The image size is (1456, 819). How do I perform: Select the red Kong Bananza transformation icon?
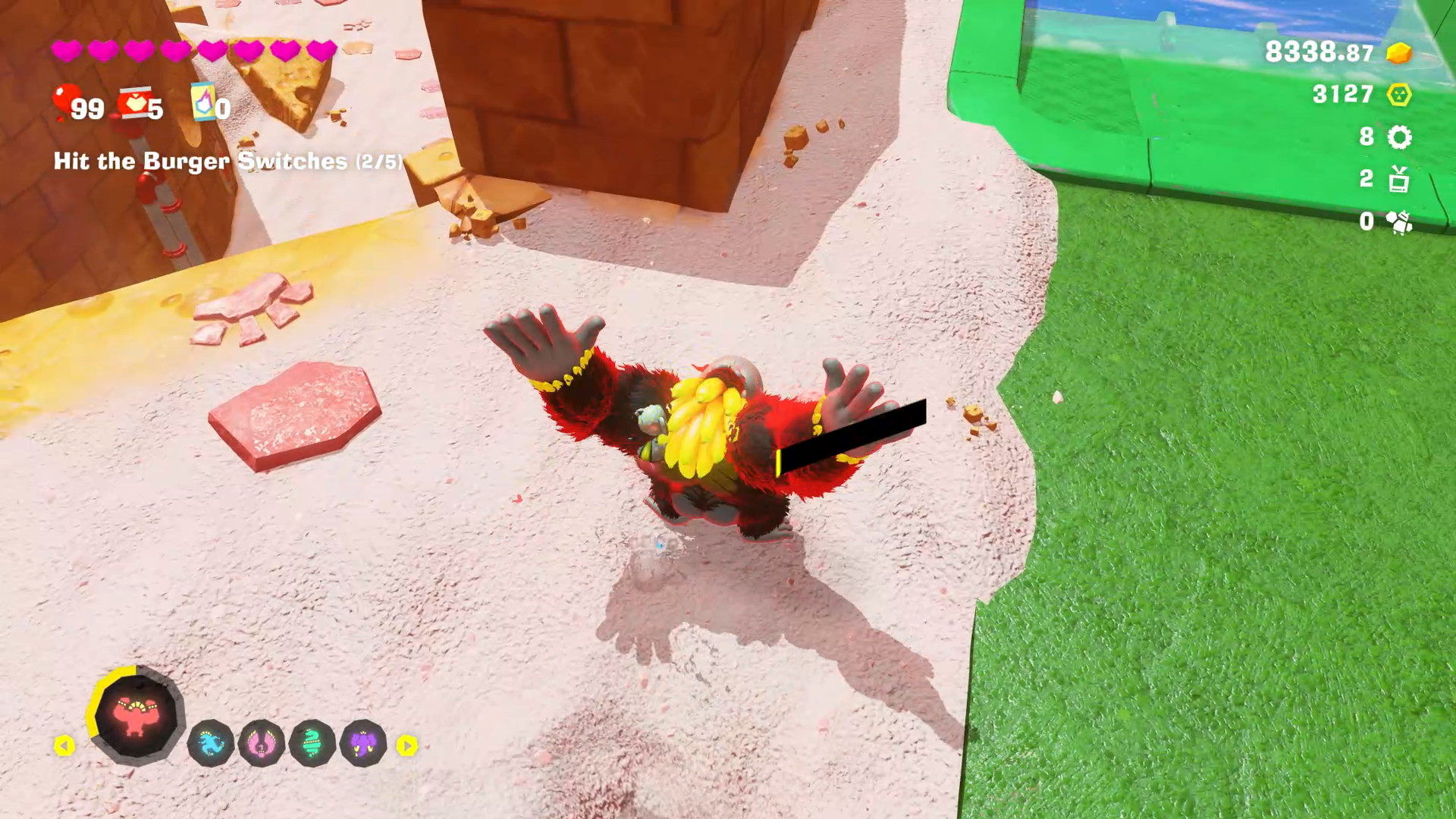(136, 714)
